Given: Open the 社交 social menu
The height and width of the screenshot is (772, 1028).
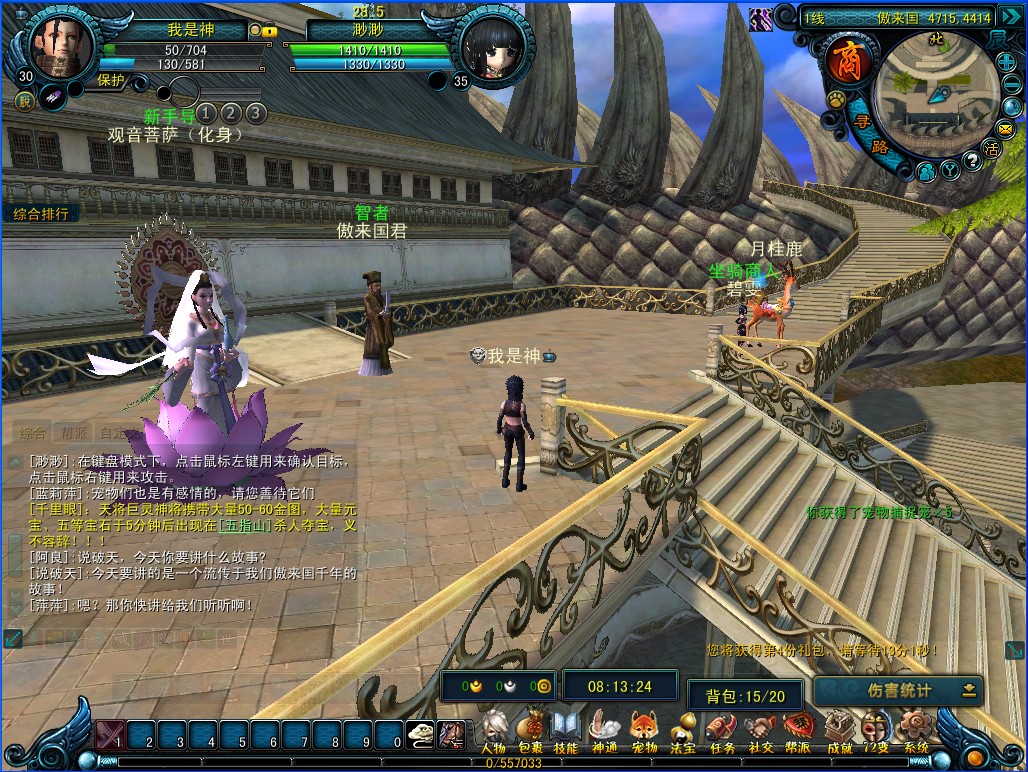Looking at the screenshot, I should (760, 731).
